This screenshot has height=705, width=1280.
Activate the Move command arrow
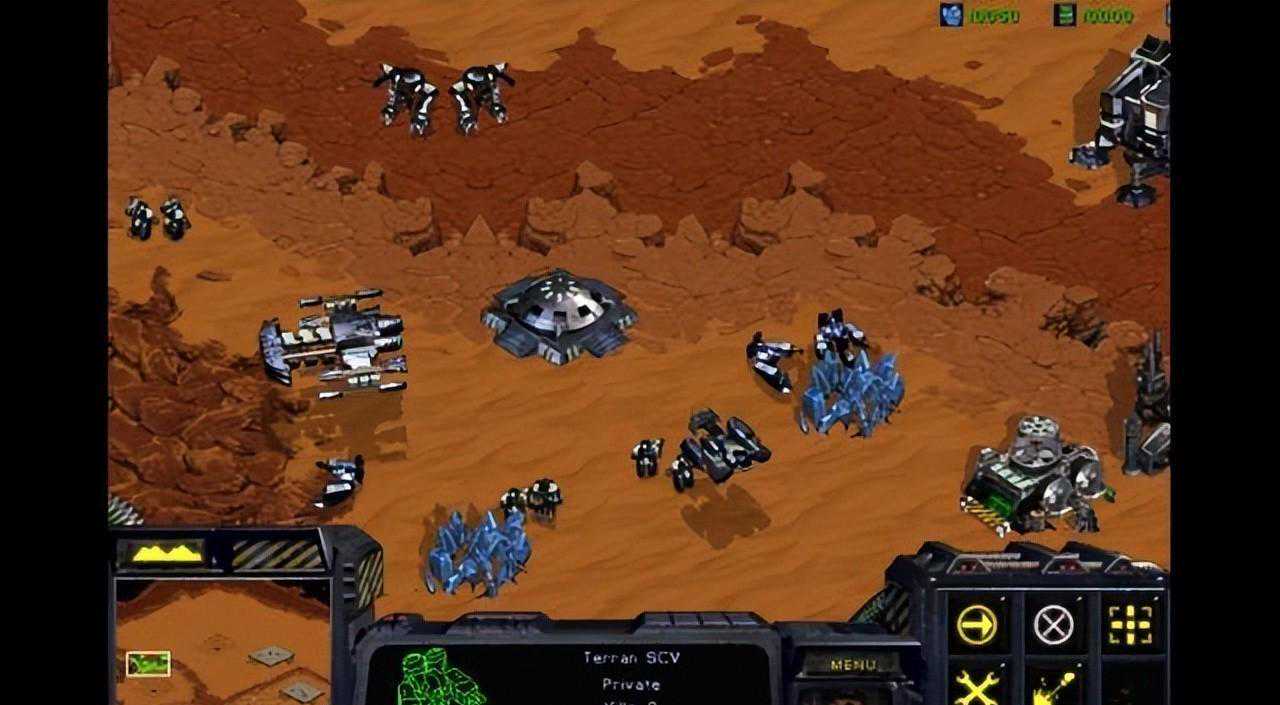click(x=976, y=625)
